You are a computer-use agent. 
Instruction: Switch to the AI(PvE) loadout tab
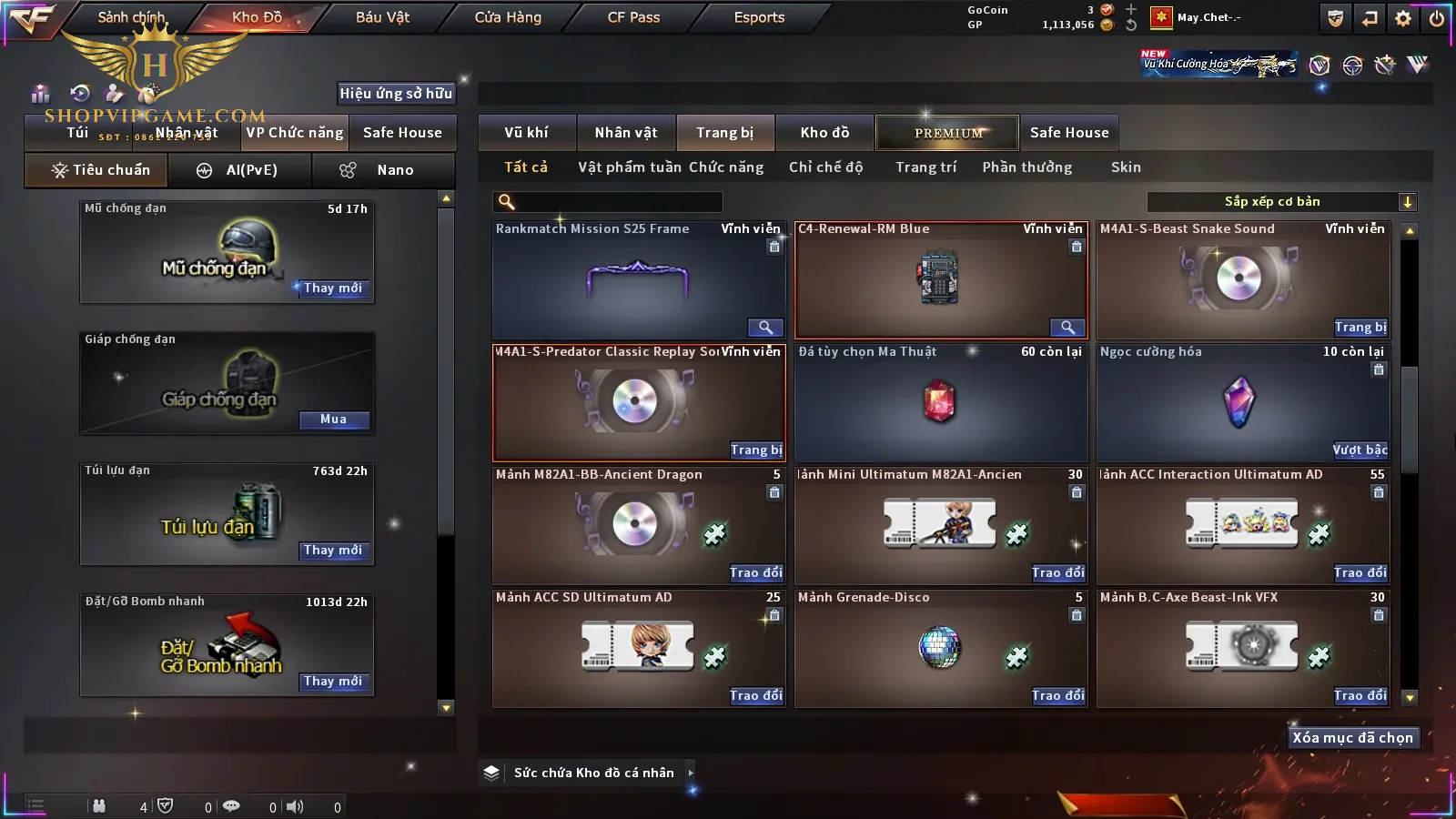239,170
